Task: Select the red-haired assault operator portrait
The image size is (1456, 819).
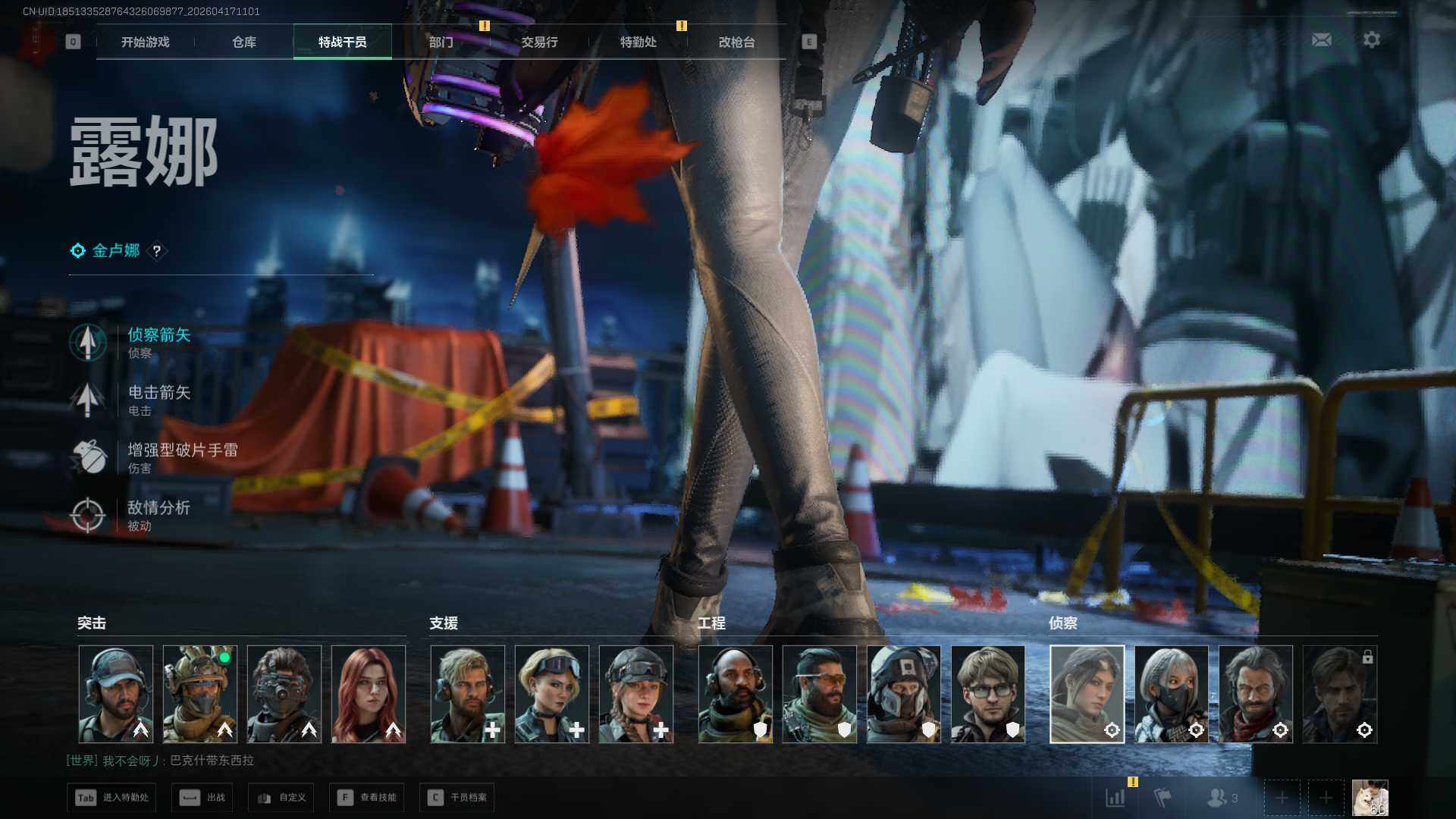Action: tap(369, 694)
